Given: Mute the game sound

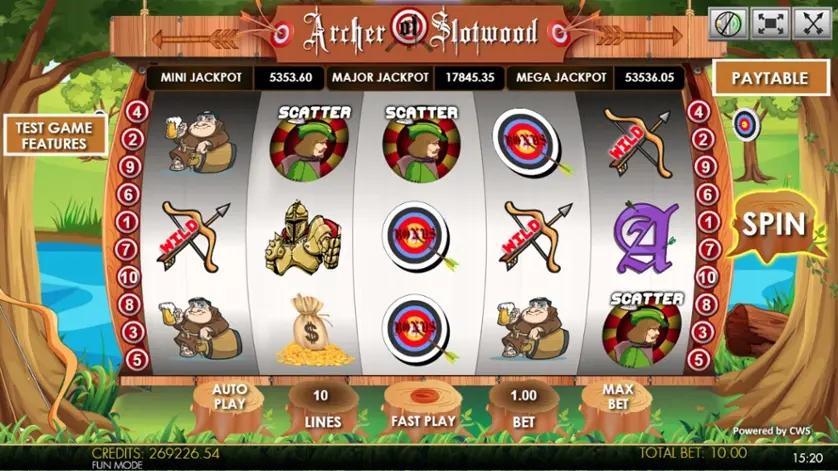Looking at the screenshot, I should [x=728, y=24].
